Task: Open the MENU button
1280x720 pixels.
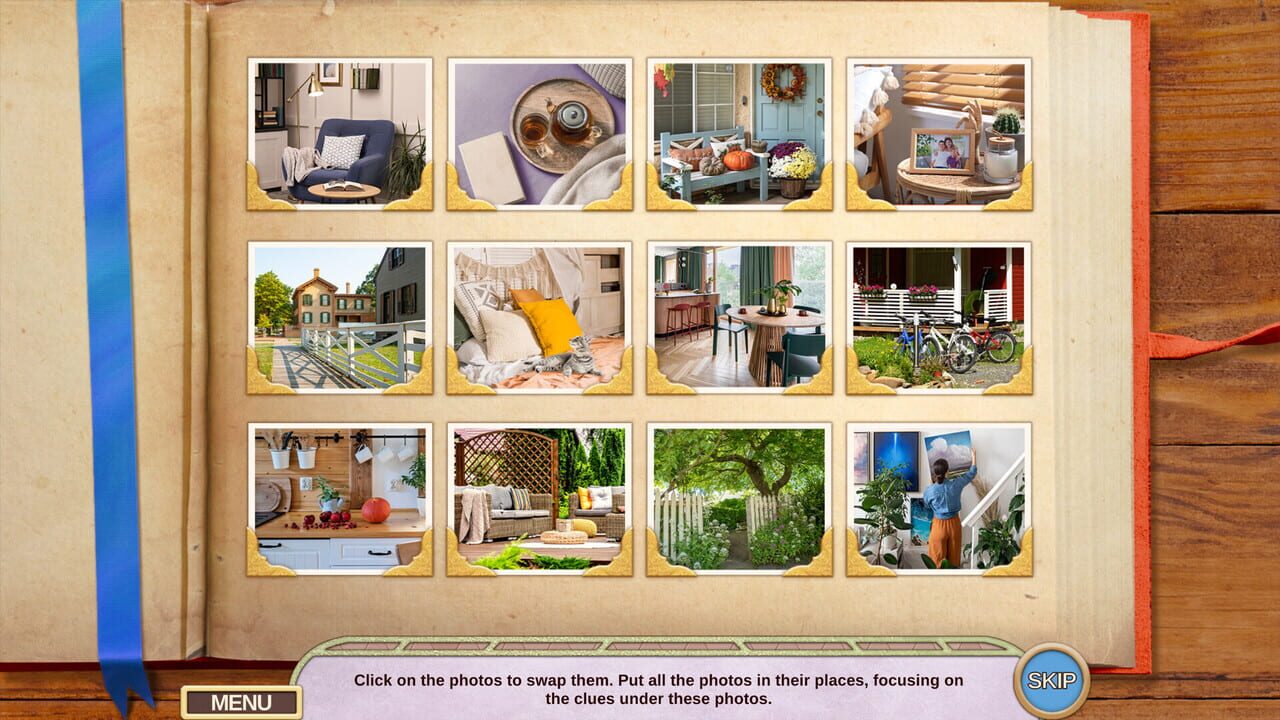Action: pyautogui.click(x=240, y=700)
